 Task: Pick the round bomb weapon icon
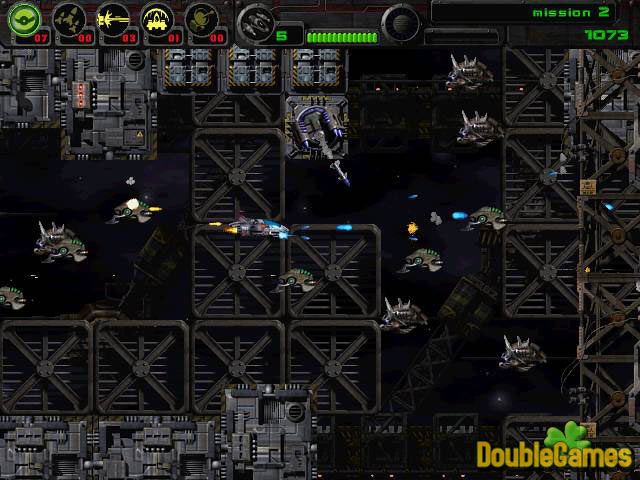pyautogui.click(x=200, y=19)
